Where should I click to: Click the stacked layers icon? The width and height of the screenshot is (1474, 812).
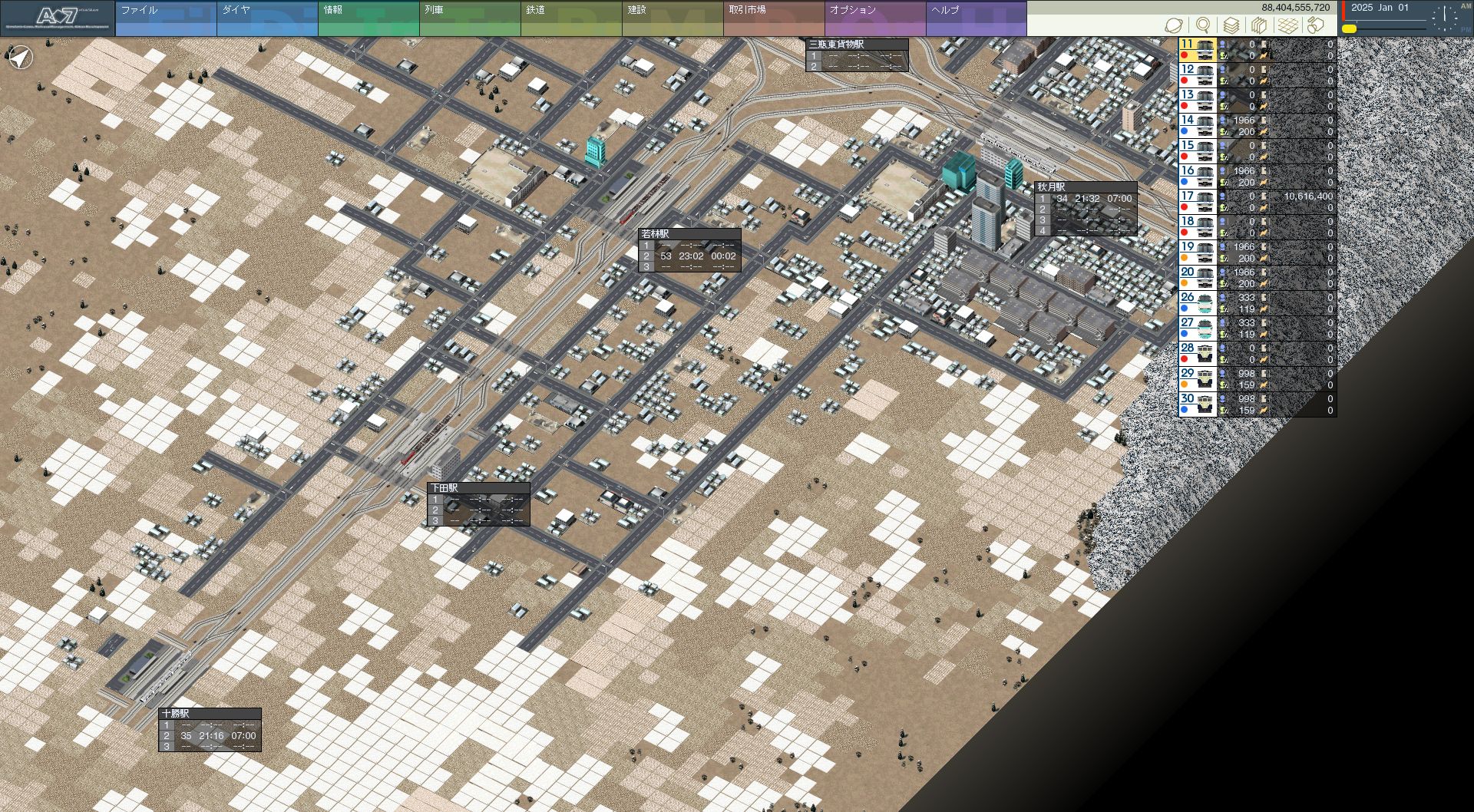click(x=1231, y=25)
